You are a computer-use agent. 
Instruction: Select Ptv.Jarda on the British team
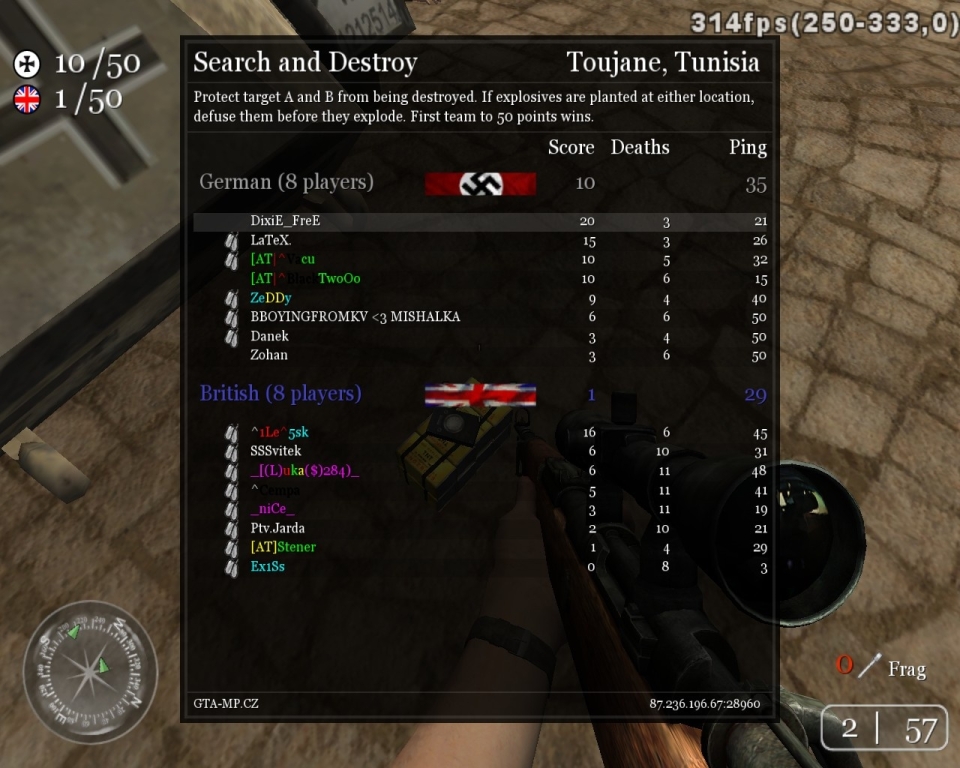[278, 528]
